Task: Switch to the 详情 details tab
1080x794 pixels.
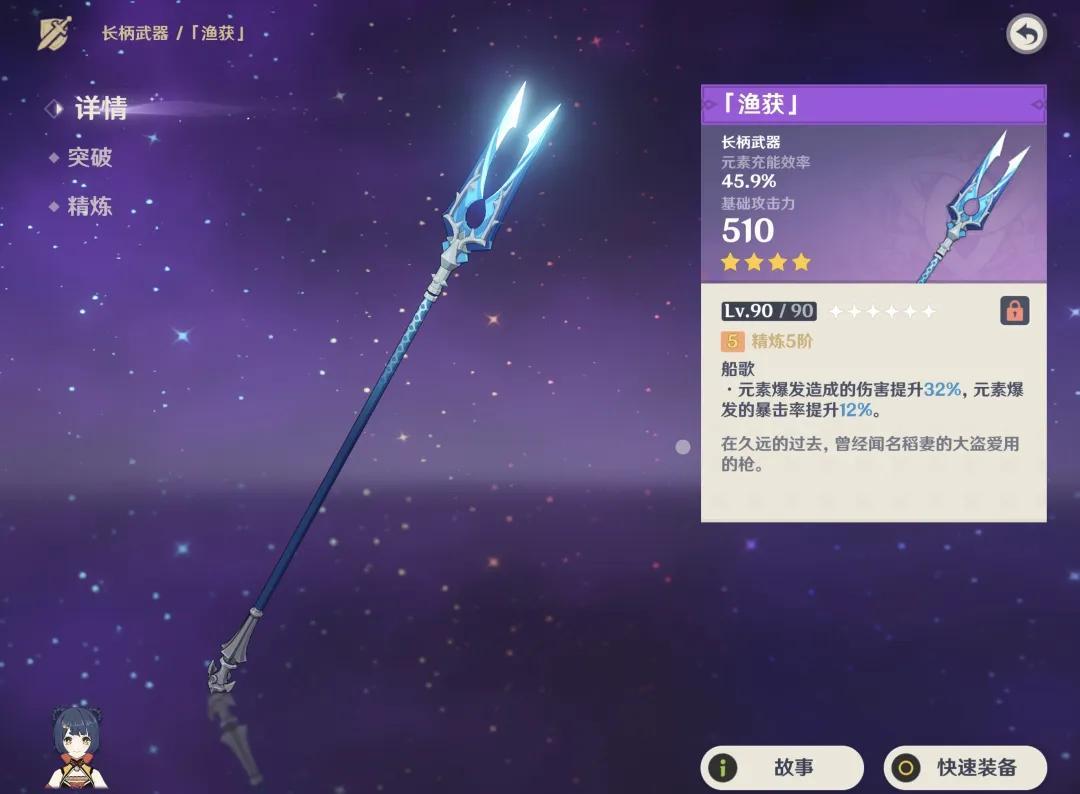Action: (x=100, y=108)
